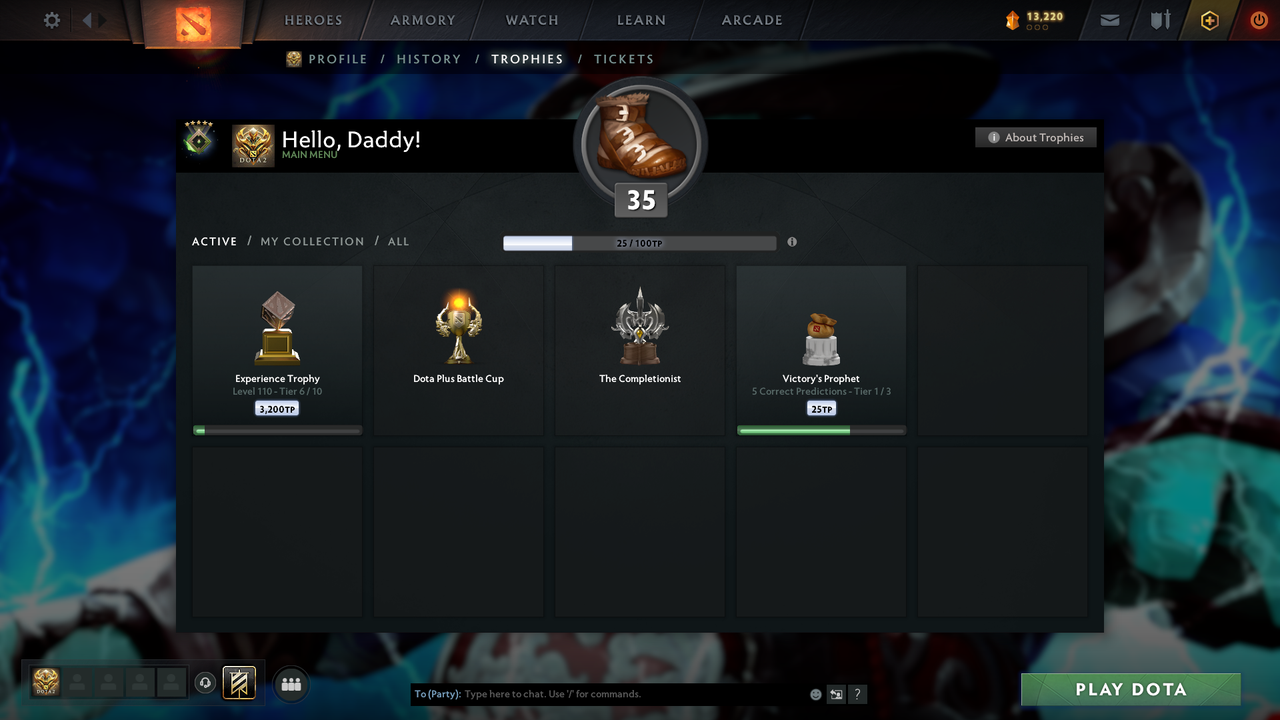This screenshot has width=1280, height=720.
Task: Open the HEROES menu
Action: (313, 19)
